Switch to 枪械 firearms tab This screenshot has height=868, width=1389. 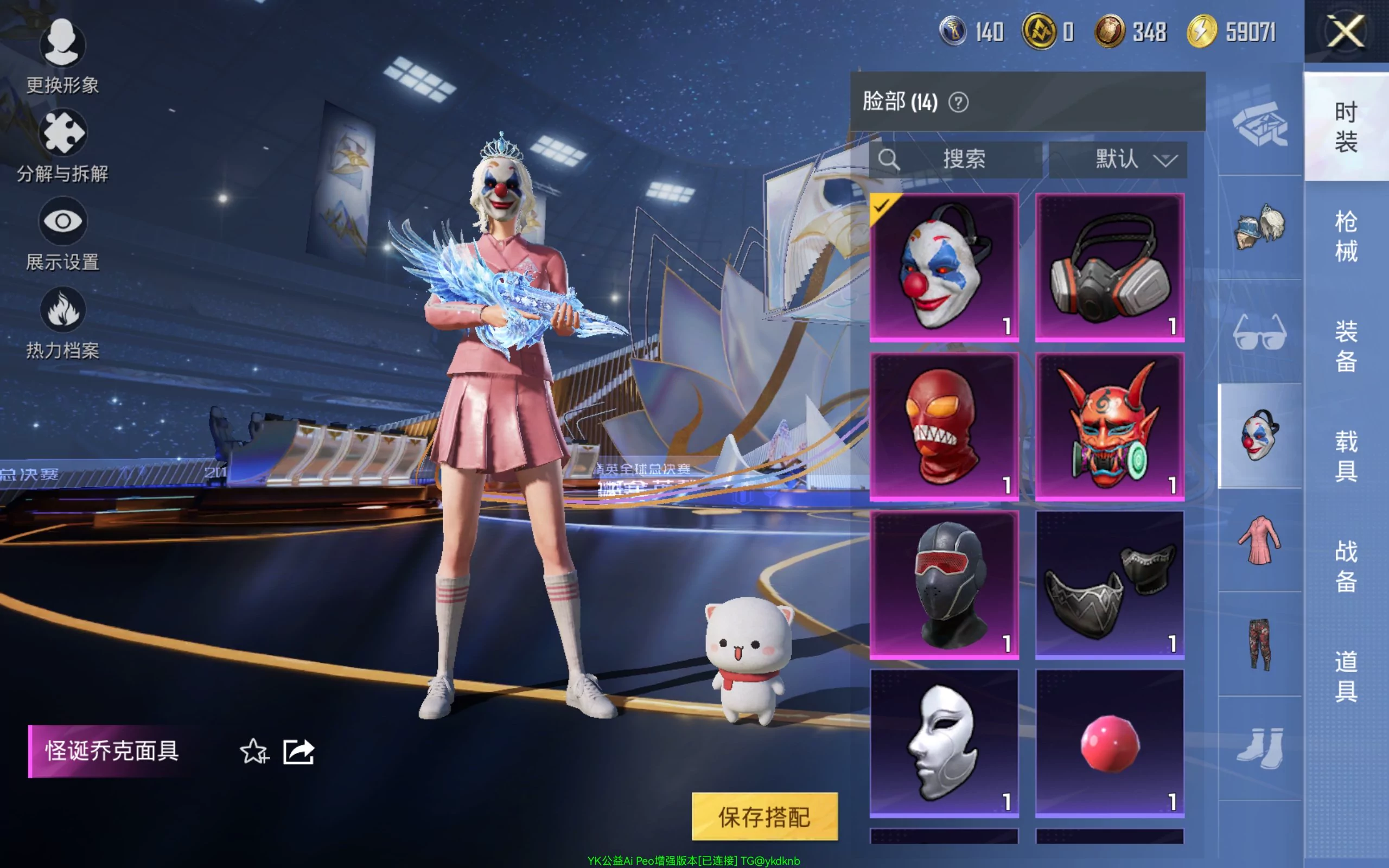click(1346, 235)
